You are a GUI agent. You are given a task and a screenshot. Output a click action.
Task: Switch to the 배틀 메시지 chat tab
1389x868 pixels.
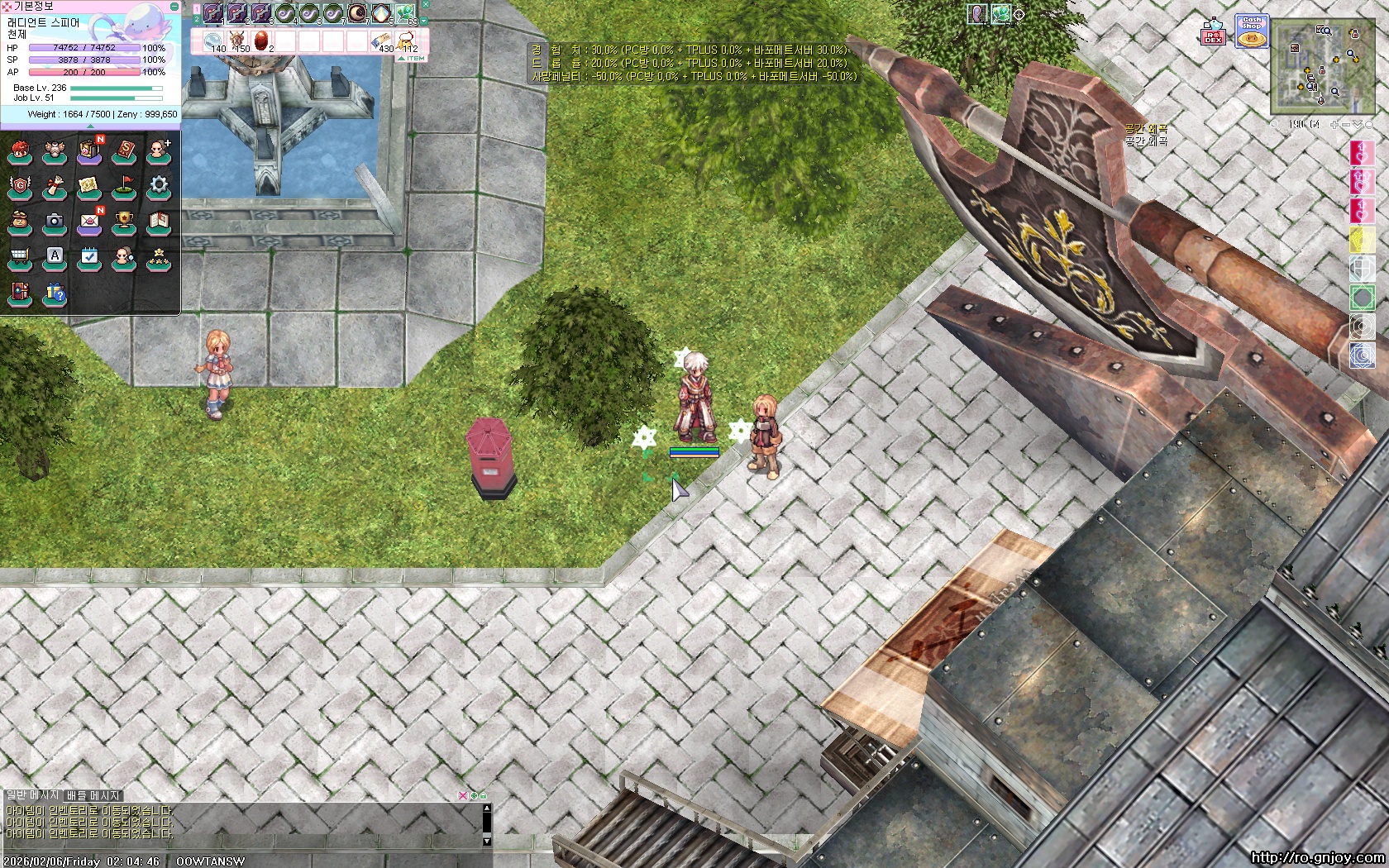coord(93,795)
